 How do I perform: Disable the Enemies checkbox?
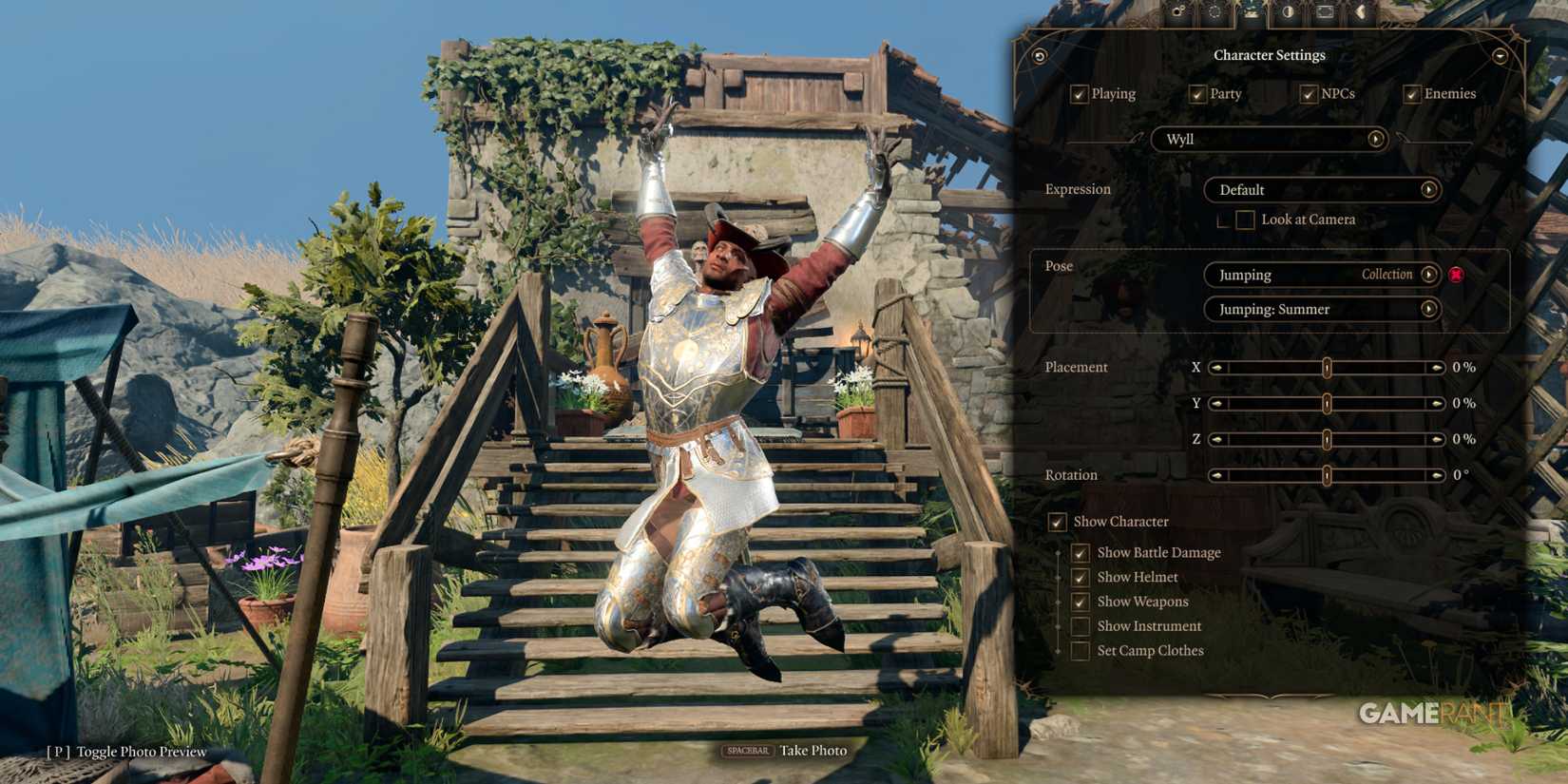1411,93
